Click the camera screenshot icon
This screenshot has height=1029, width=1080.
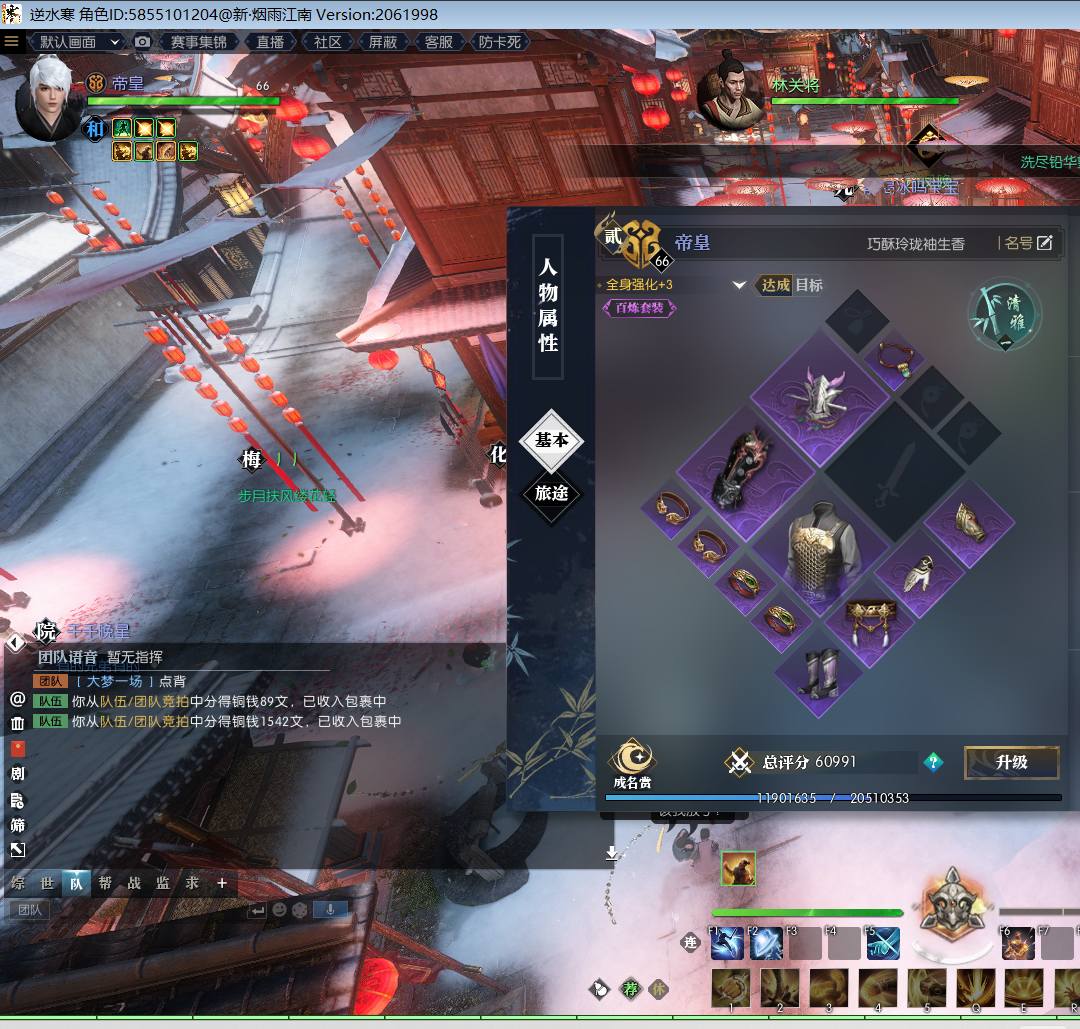(143, 42)
